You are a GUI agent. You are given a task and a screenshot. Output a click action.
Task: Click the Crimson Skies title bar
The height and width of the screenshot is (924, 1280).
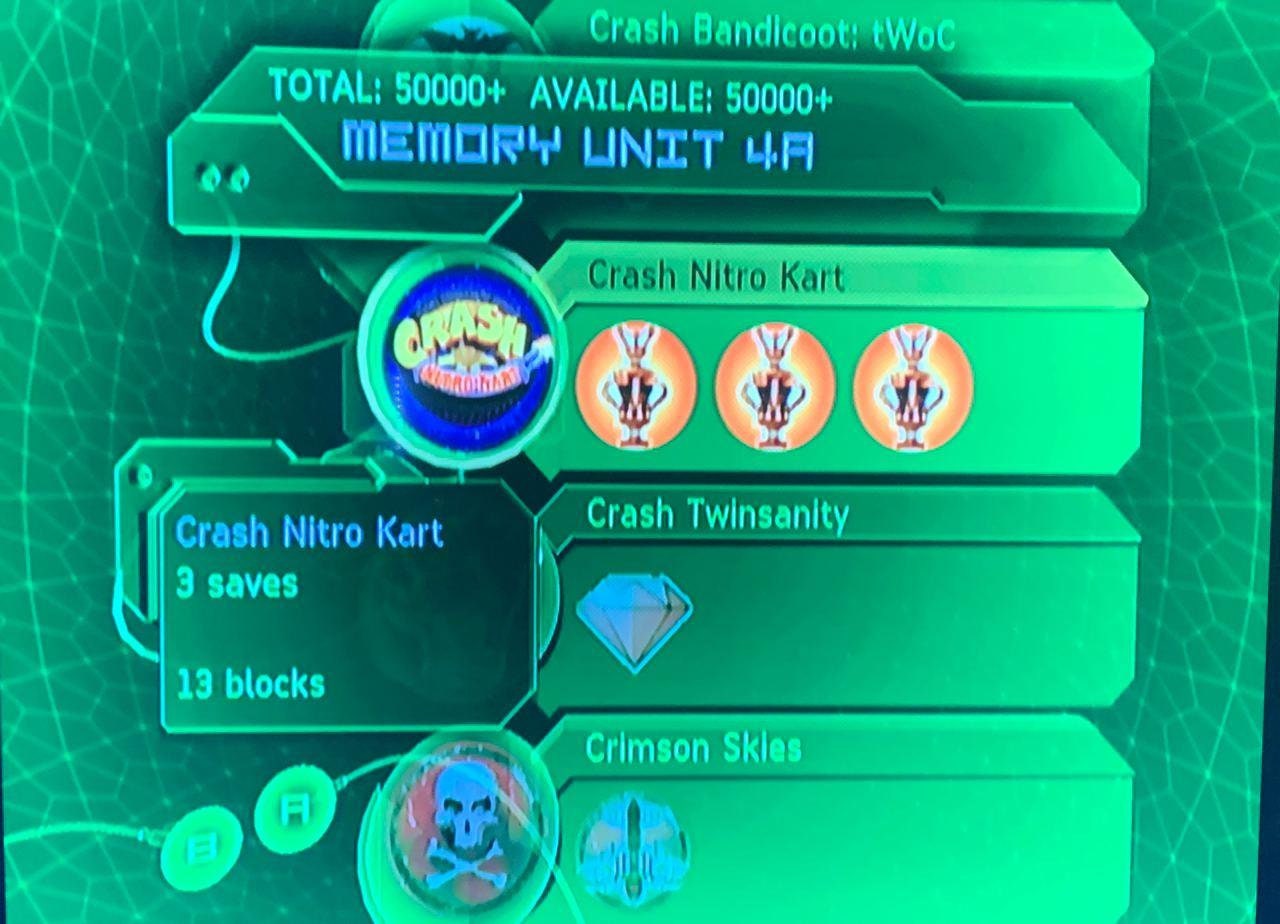click(693, 748)
